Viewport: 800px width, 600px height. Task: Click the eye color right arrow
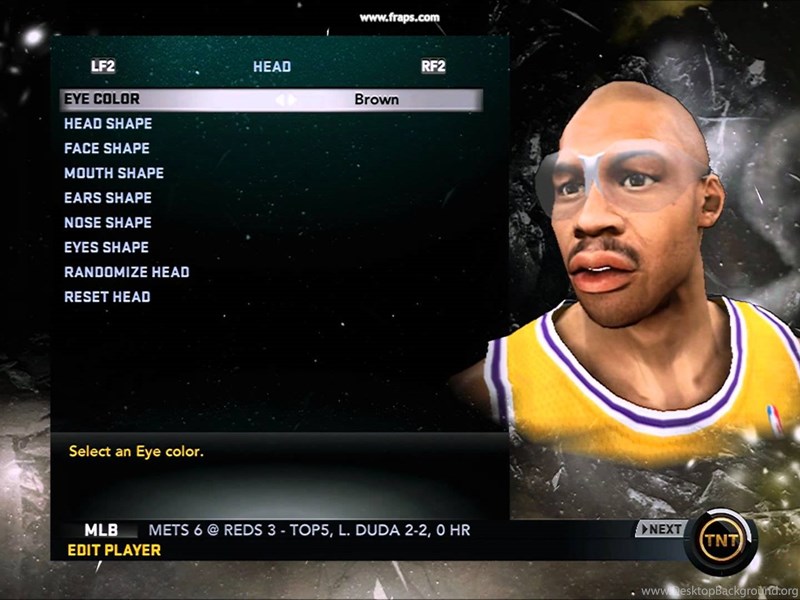[293, 100]
